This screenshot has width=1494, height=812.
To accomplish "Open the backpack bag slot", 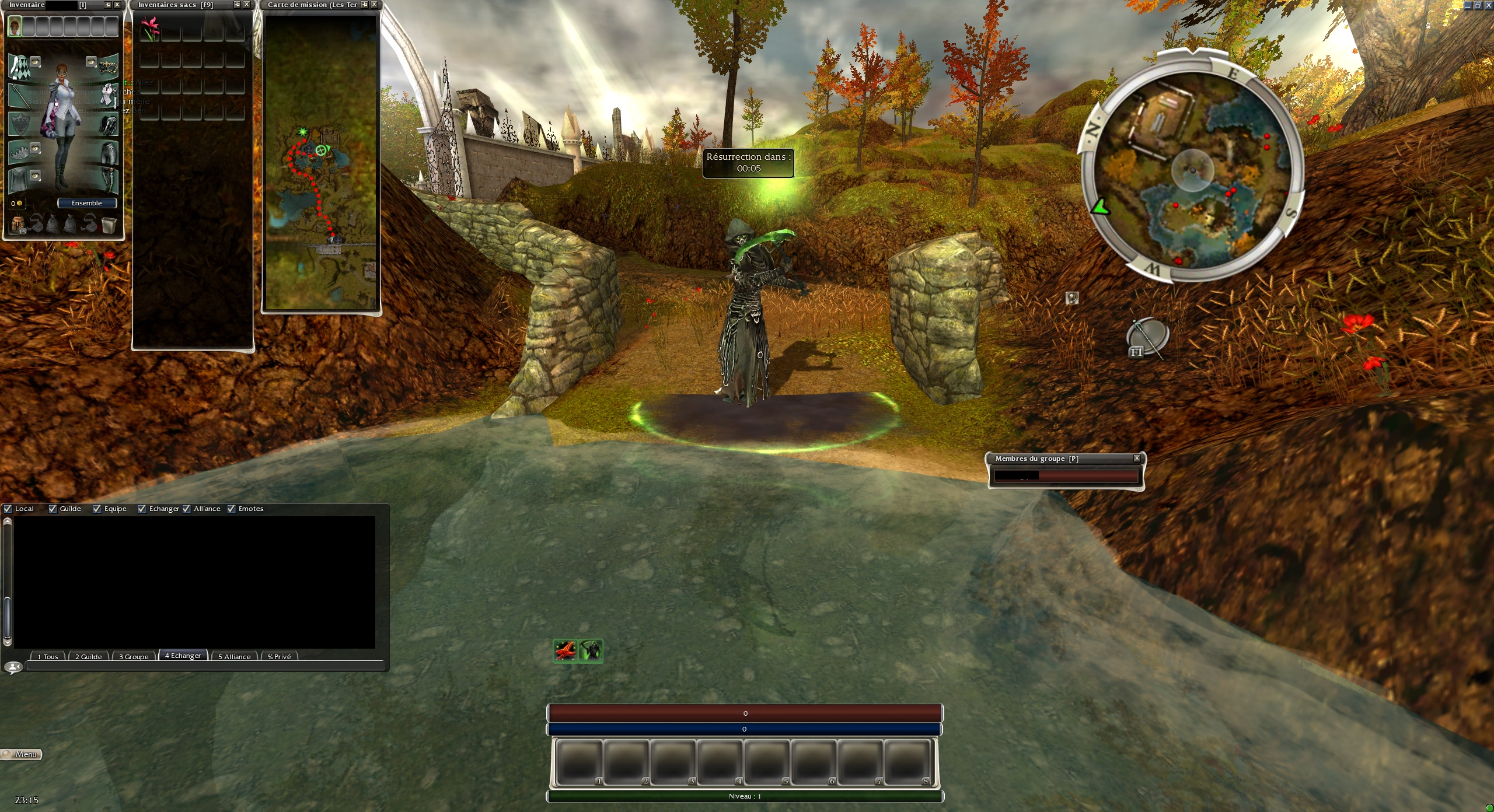I will click(18, 223).
